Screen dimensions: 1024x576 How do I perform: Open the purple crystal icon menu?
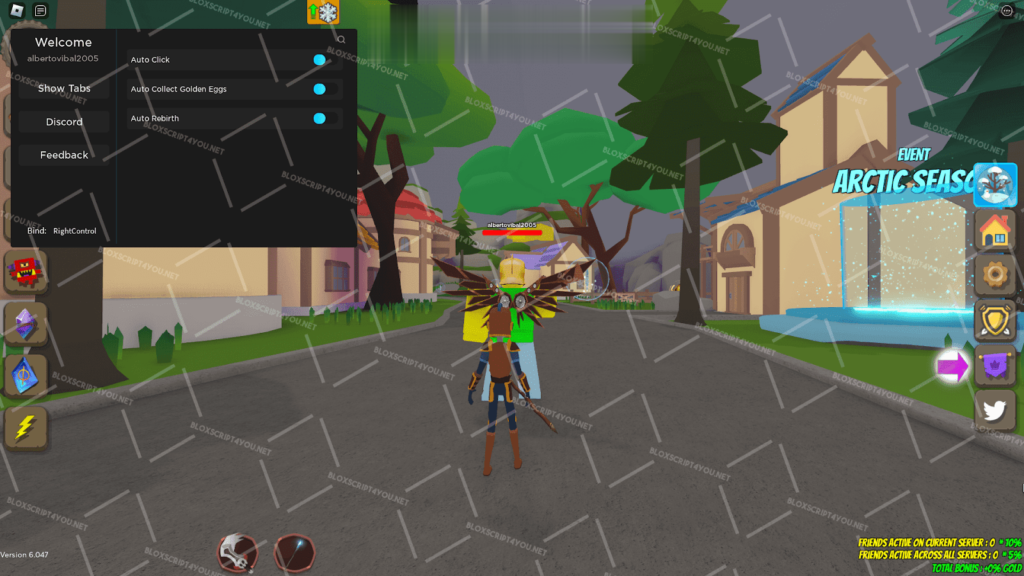[x=25, y=324]
